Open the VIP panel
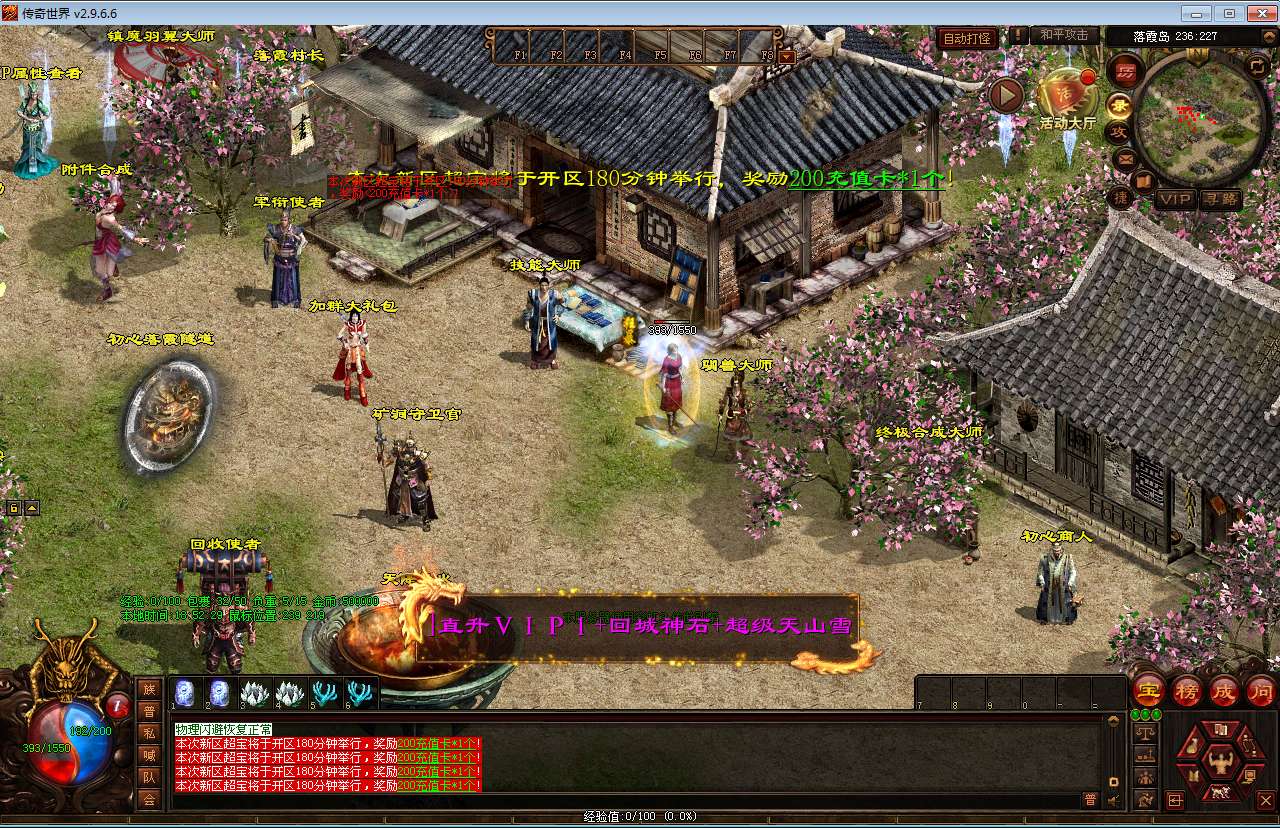The height and width of the screenshot is (828, 1280). pyautogui.click(x=1175, y=199)
